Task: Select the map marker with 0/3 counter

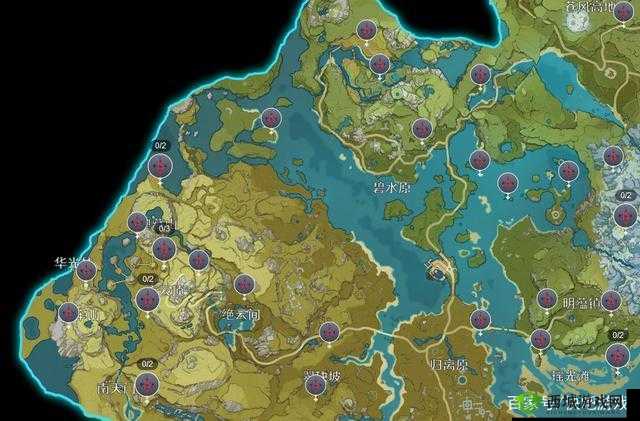Action: click(x=165, y=247)
